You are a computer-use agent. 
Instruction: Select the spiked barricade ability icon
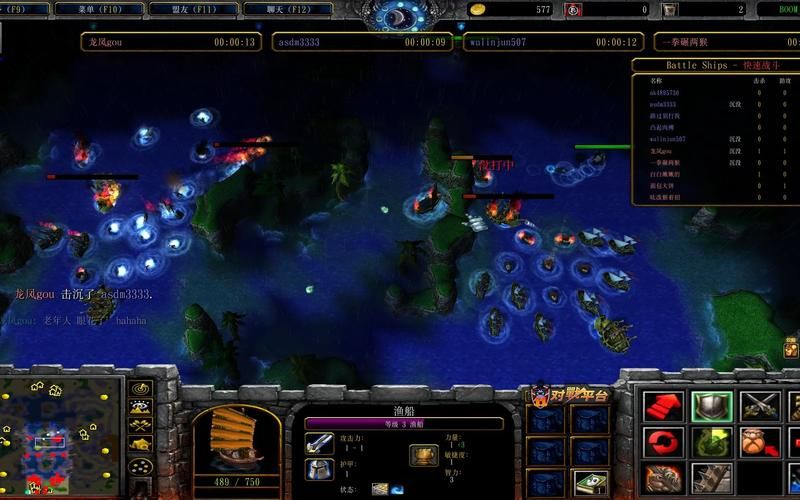point(711,477)
